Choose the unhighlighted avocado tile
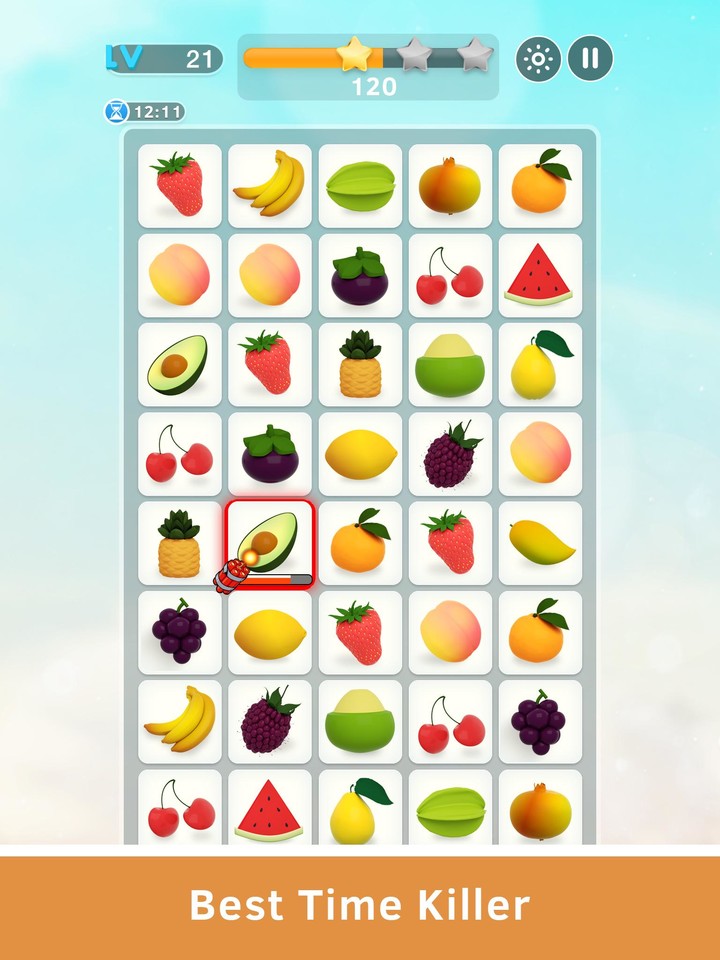Viewport: 720px width, 960px height. pos(180,364)
